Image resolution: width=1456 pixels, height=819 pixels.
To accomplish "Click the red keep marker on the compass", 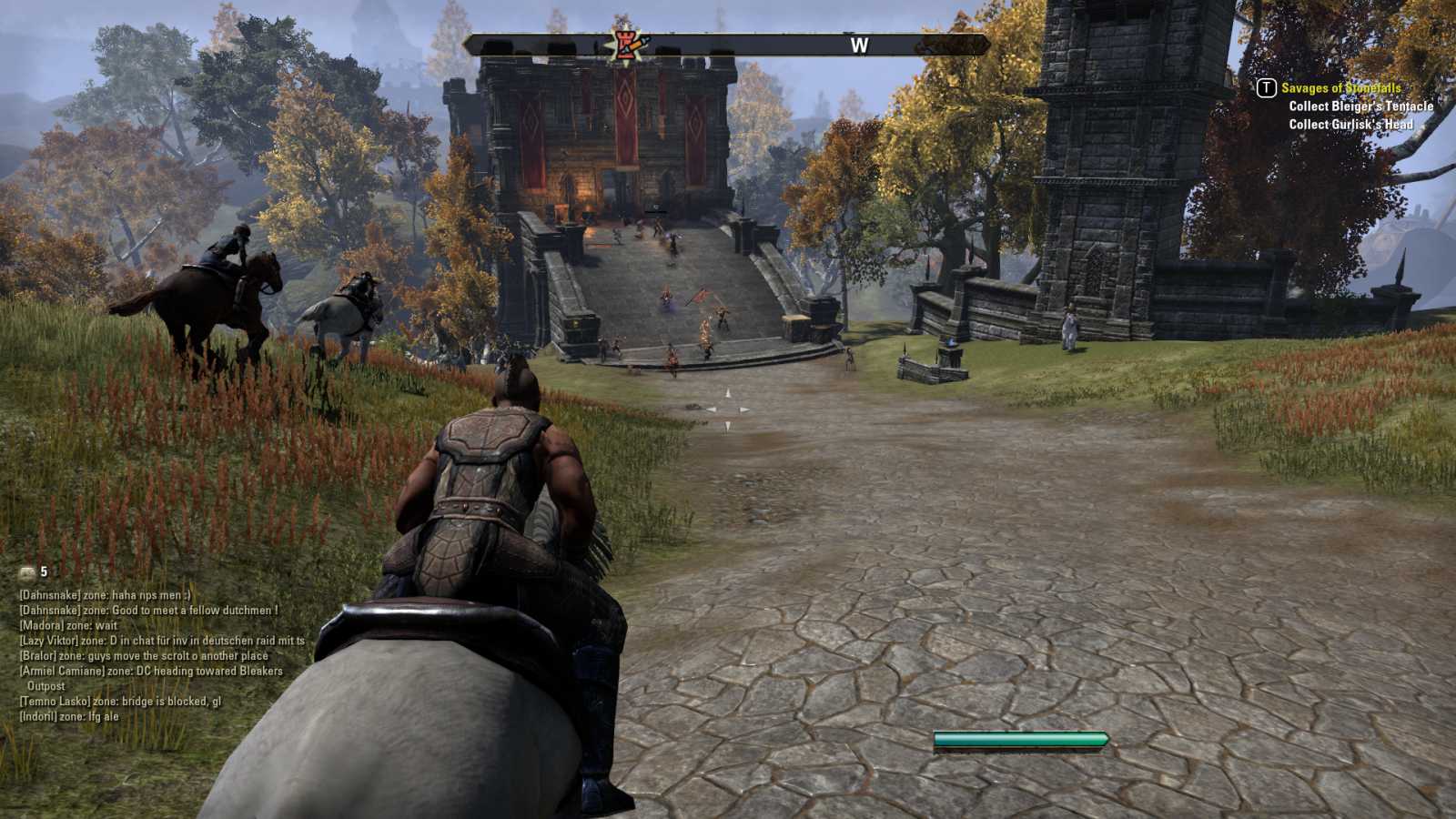I will point(627,44).
